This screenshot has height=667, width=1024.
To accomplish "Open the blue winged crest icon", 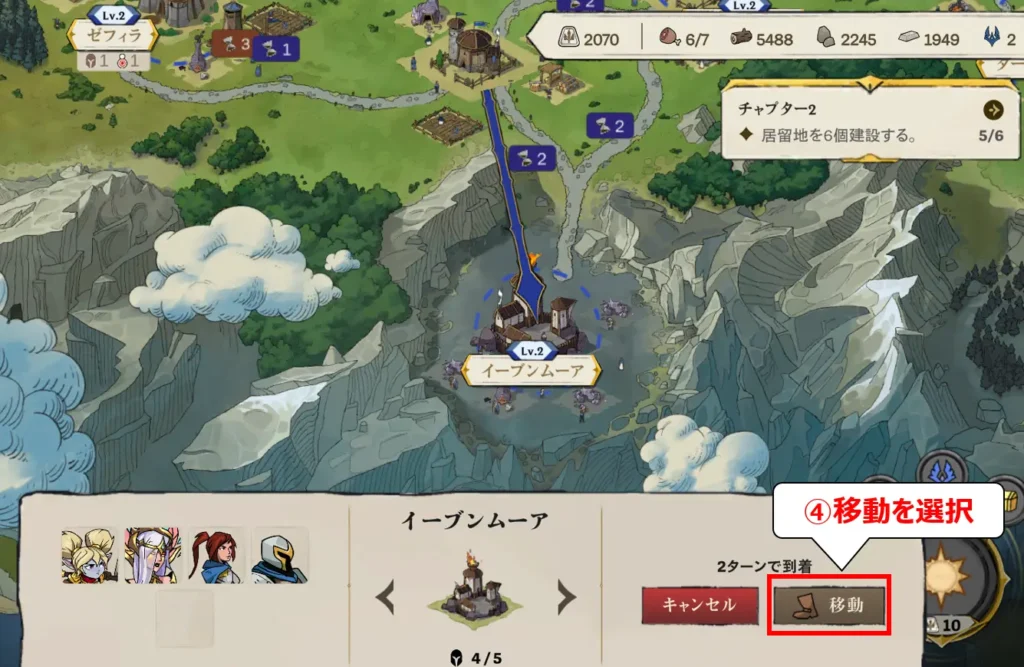I will click(x=941, y=472).
